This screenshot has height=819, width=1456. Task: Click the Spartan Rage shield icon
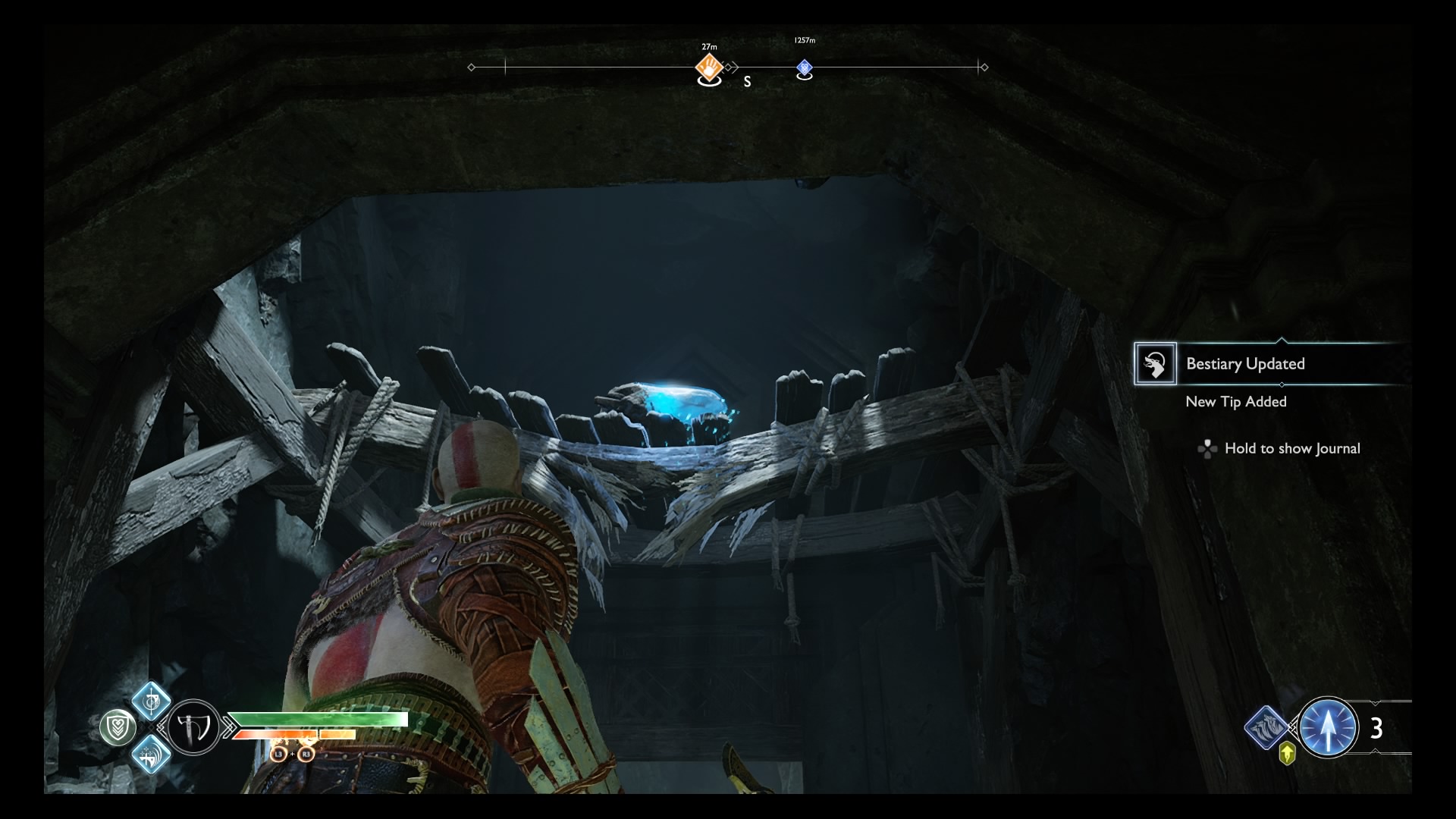tap(119, 727)
